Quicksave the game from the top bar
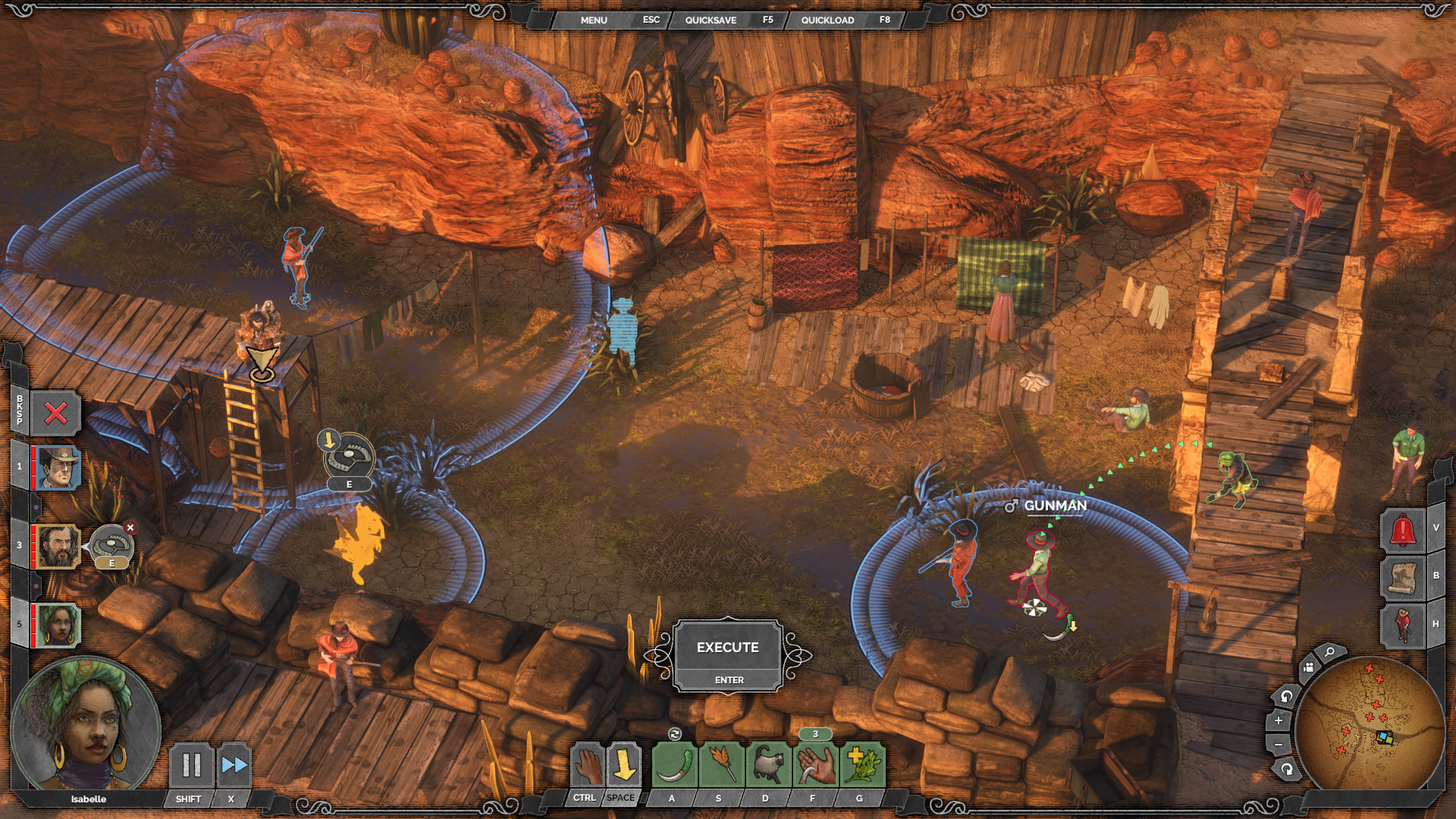 pyautogui.click(x=709, y=20)
